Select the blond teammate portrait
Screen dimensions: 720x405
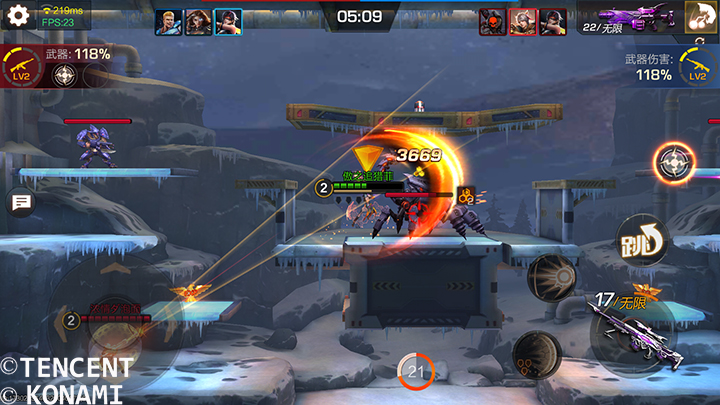coord(169,21)
